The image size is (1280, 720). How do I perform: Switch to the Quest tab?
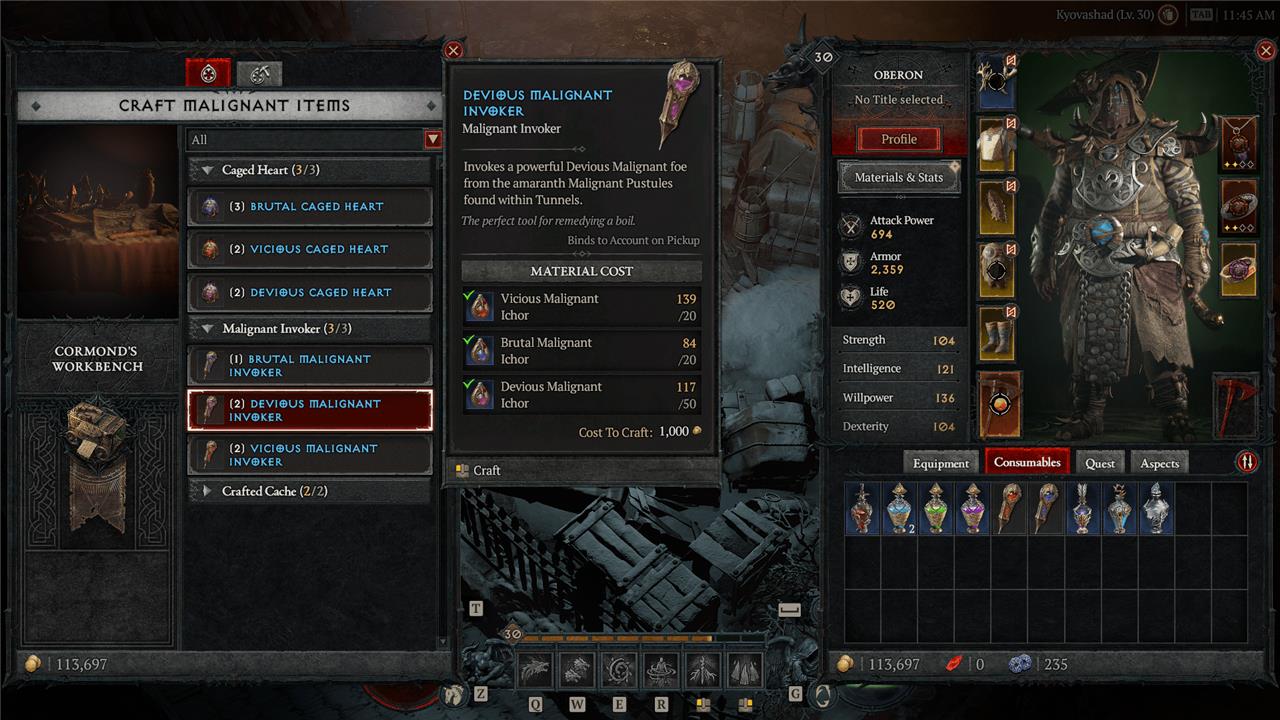click(x=1099, y=463)
